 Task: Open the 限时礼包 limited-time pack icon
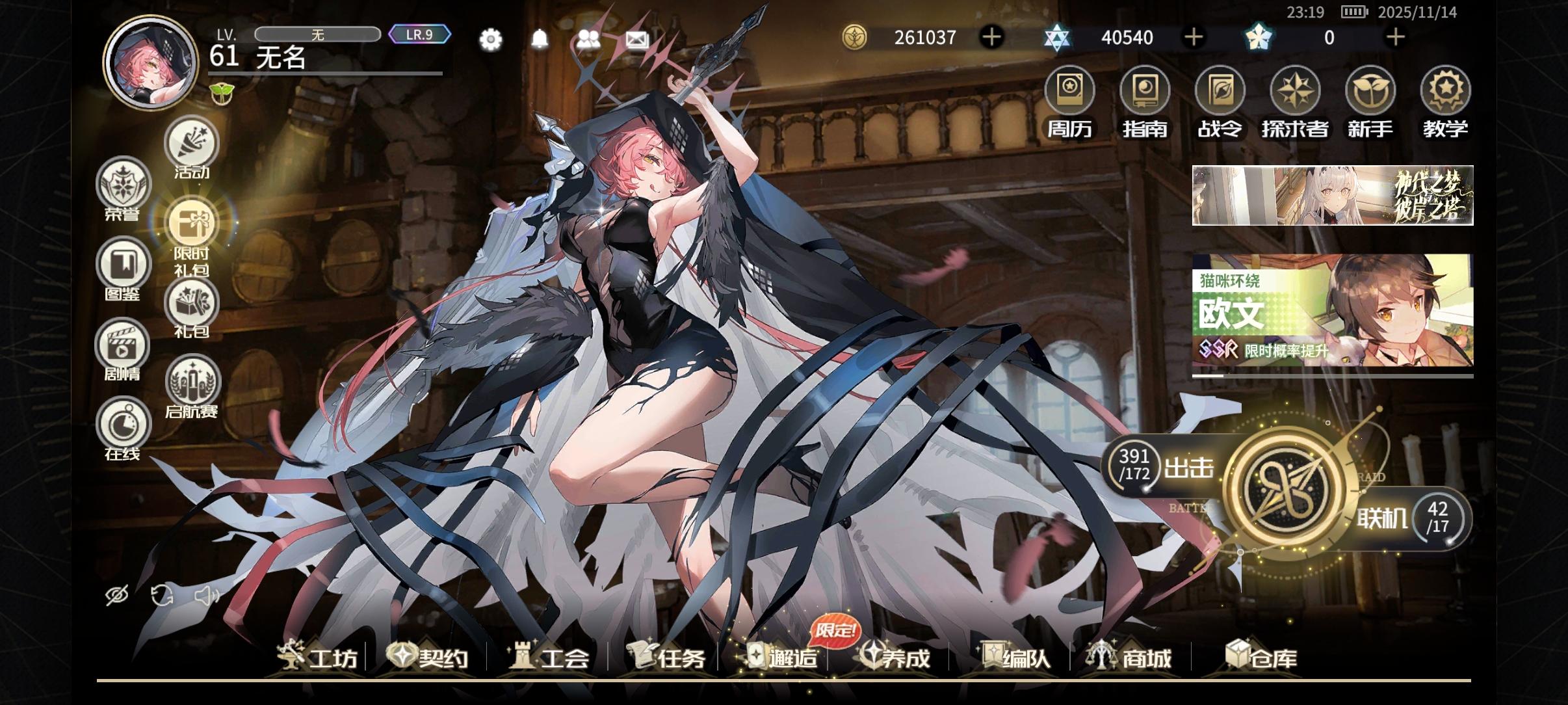(190, 223)
